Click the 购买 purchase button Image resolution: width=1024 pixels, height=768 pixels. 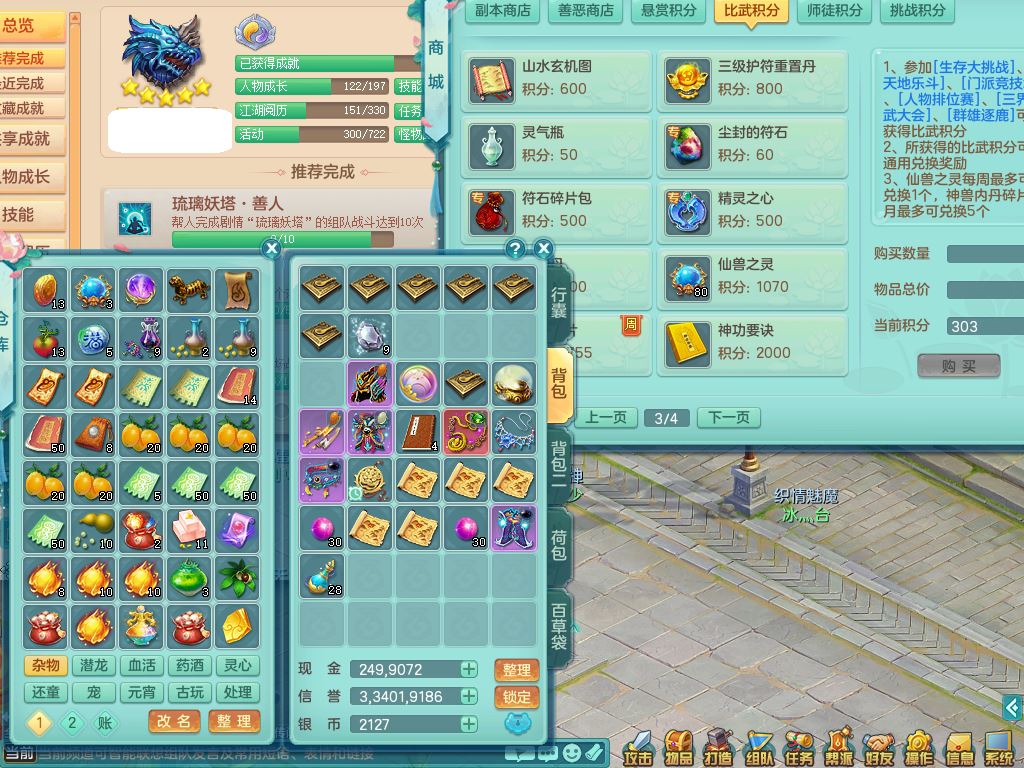958,366
